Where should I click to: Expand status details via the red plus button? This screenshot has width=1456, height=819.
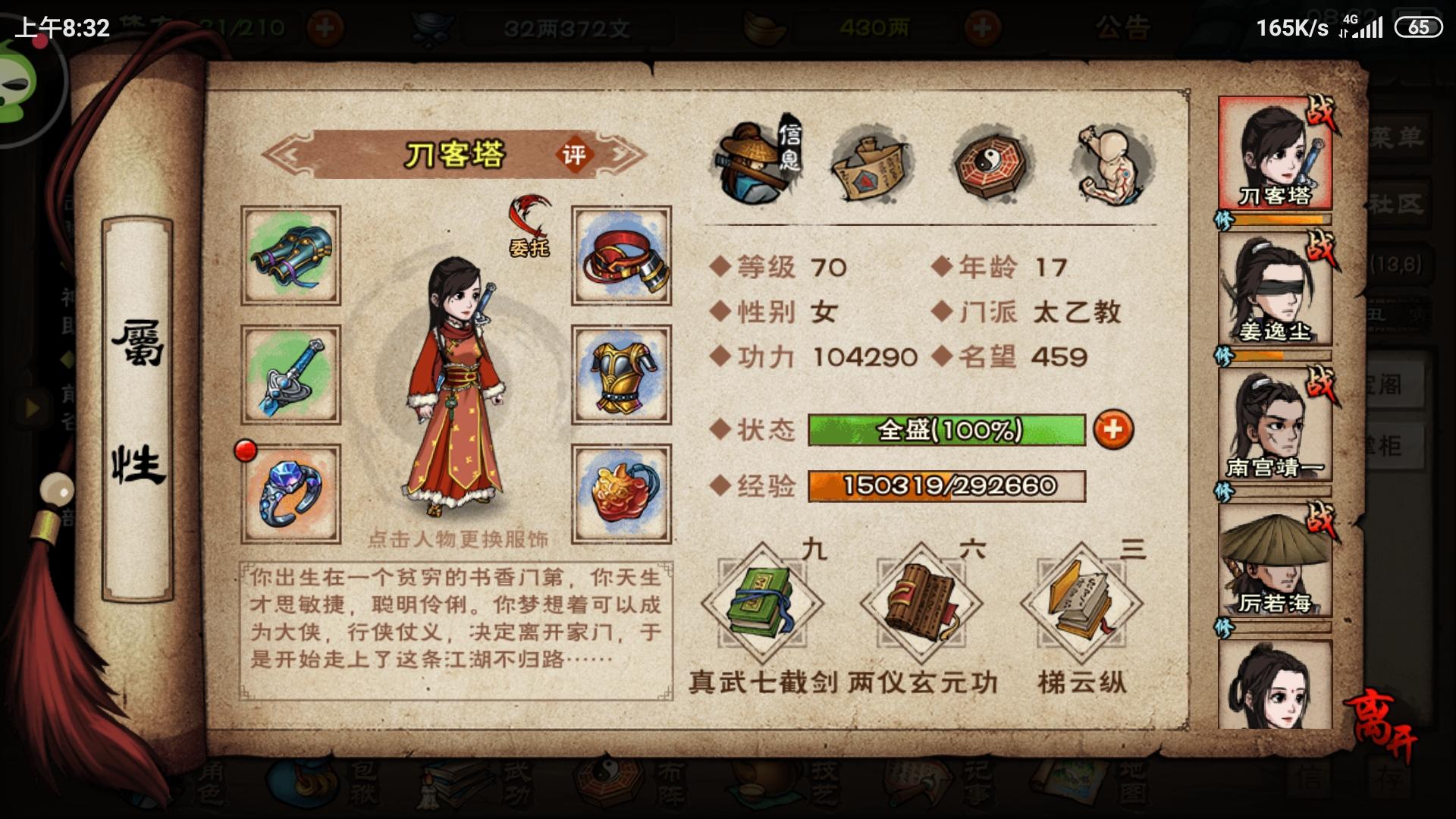1115,428
